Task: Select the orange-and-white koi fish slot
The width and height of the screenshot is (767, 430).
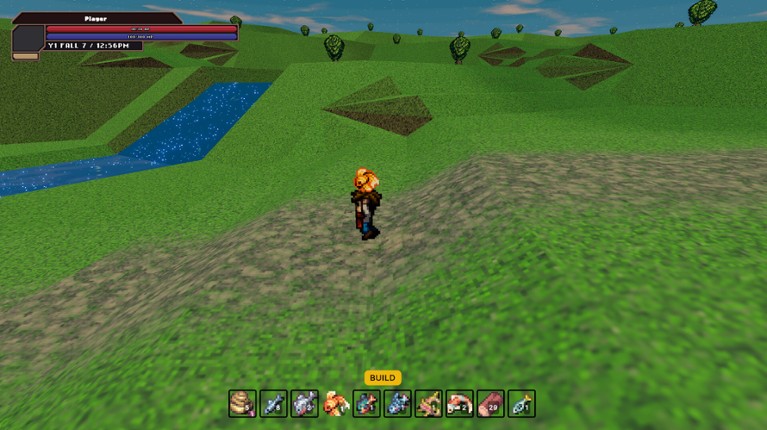Action: tap(459, 404)
